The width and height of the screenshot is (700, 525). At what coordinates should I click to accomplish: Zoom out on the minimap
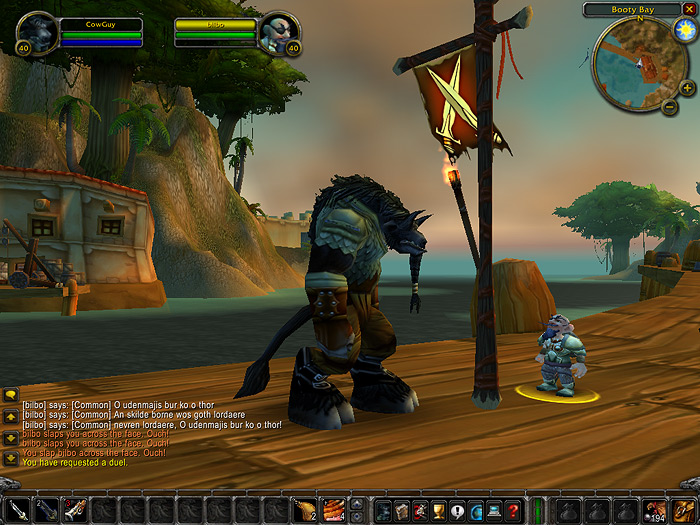pos(670,107)
